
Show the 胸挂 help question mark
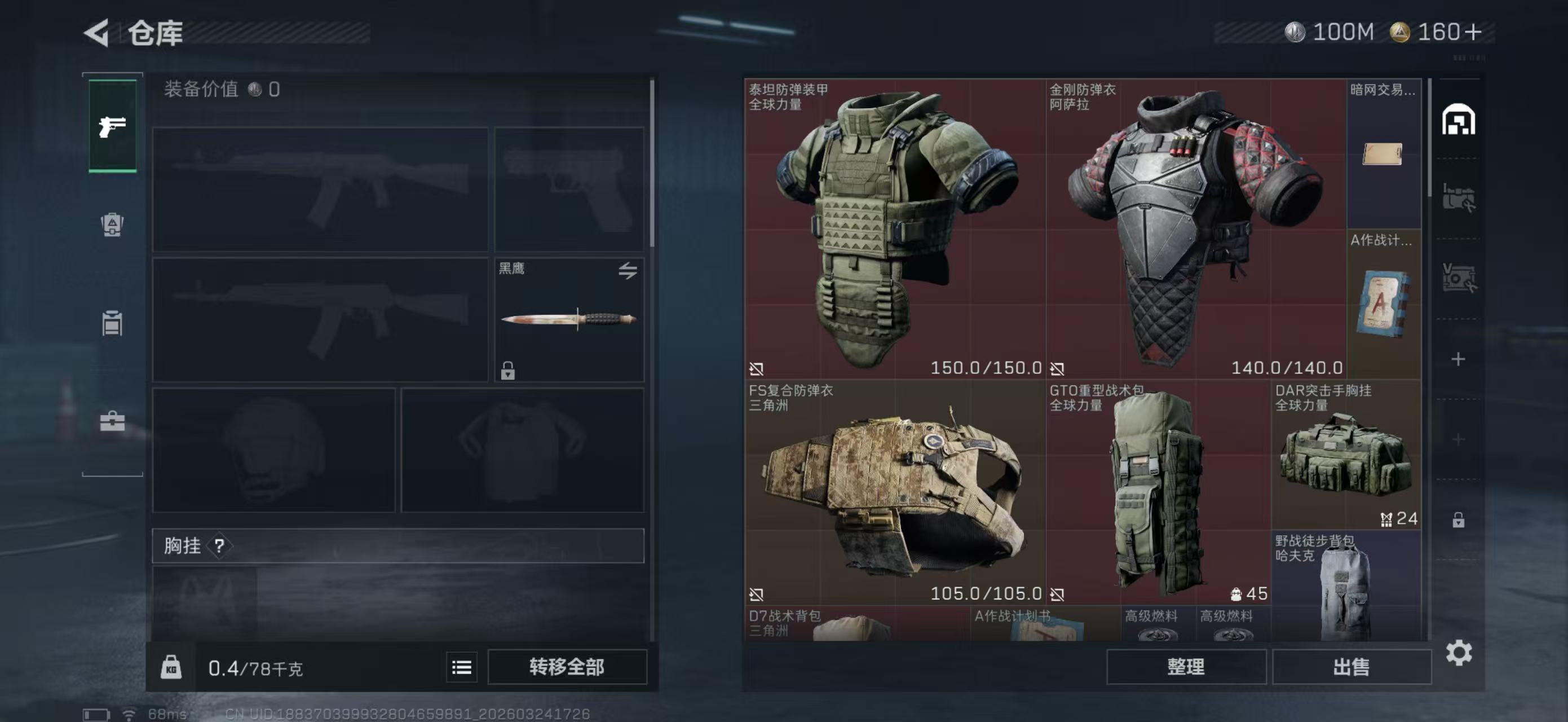(219, 545)
